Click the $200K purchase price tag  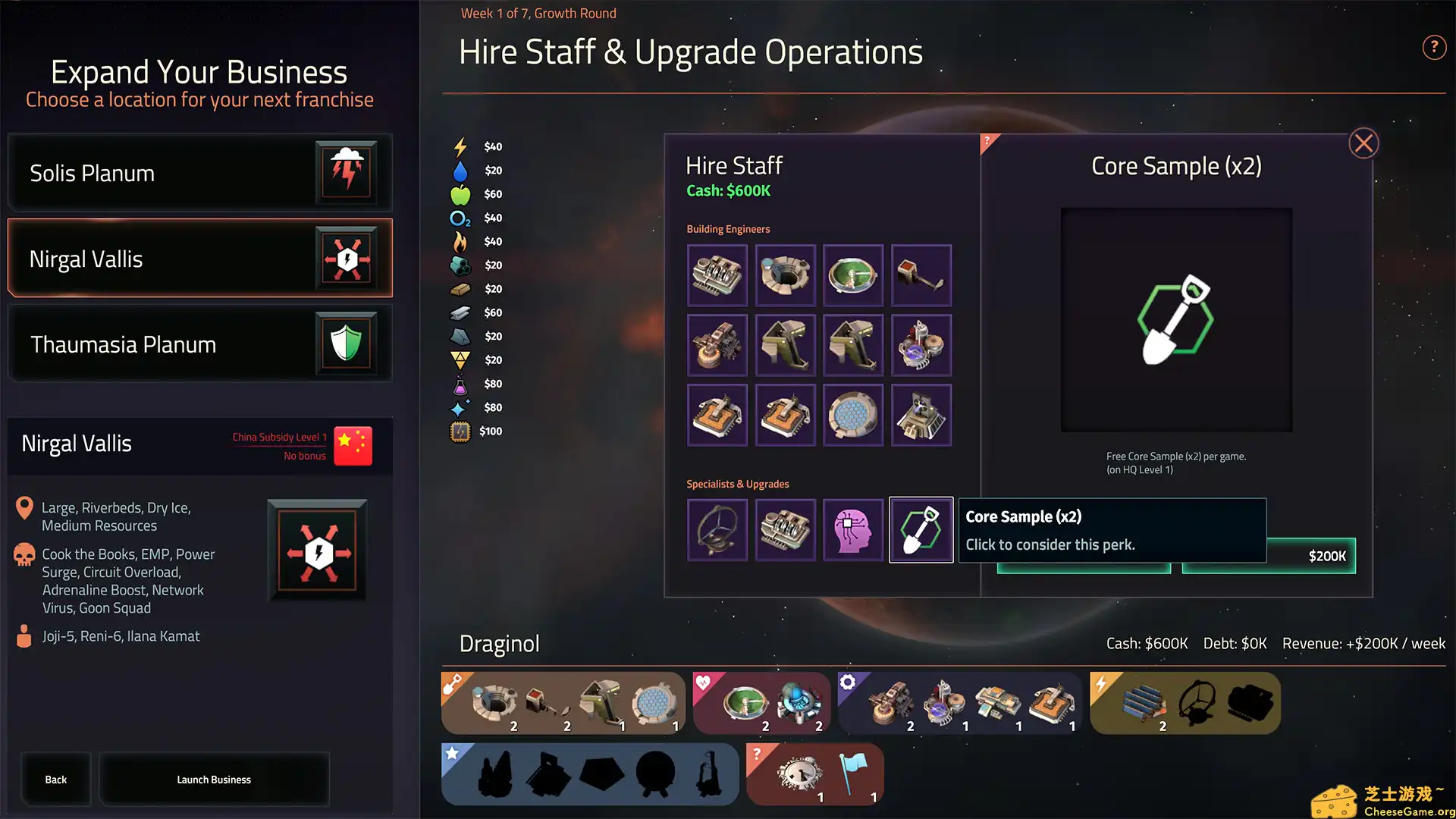1326,556
